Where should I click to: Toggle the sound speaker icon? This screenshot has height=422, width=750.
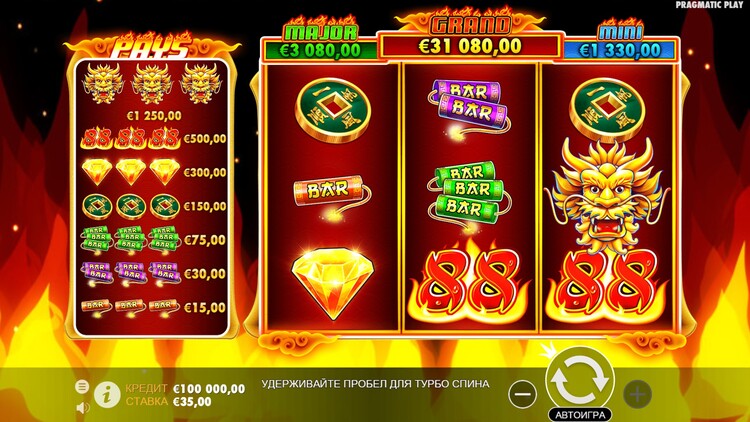coord(83,407)
